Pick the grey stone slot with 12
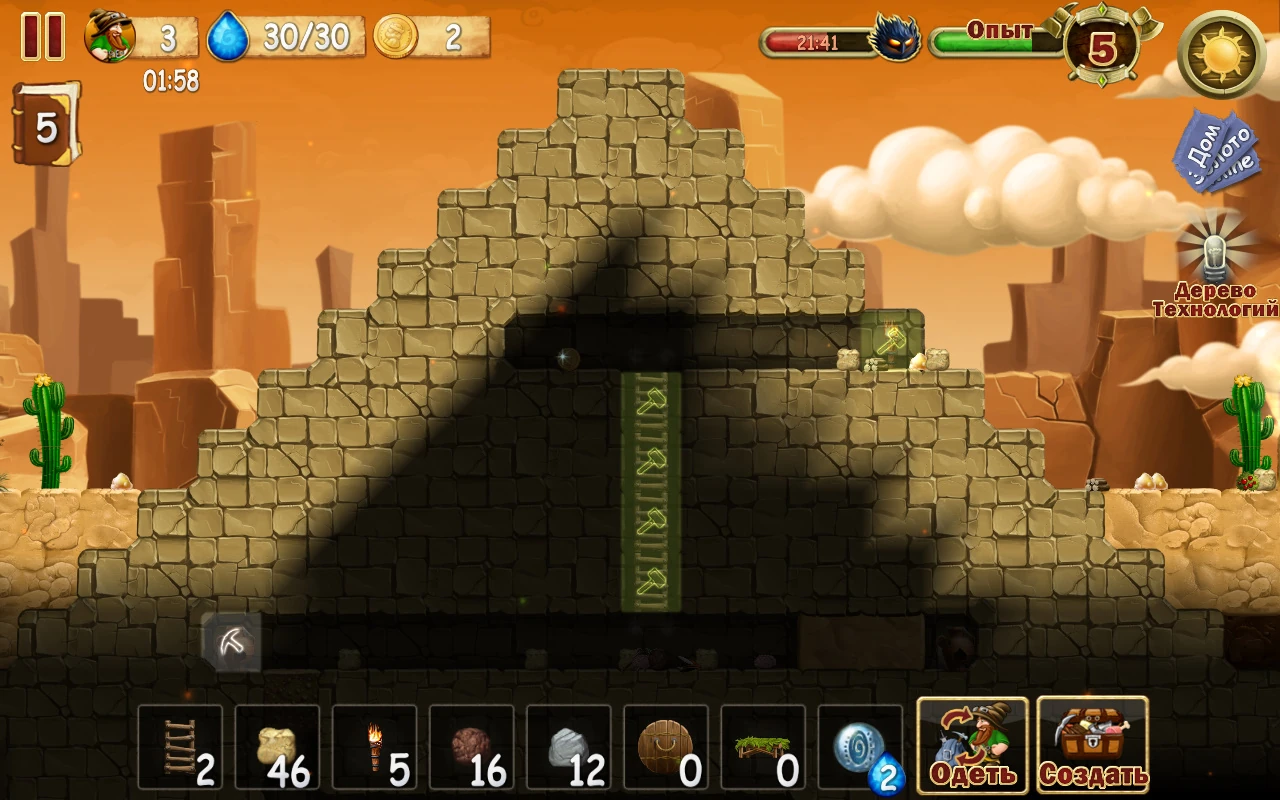Viewport: 1280px width, 800px height. pyautogui.click(x=568, y=748)
